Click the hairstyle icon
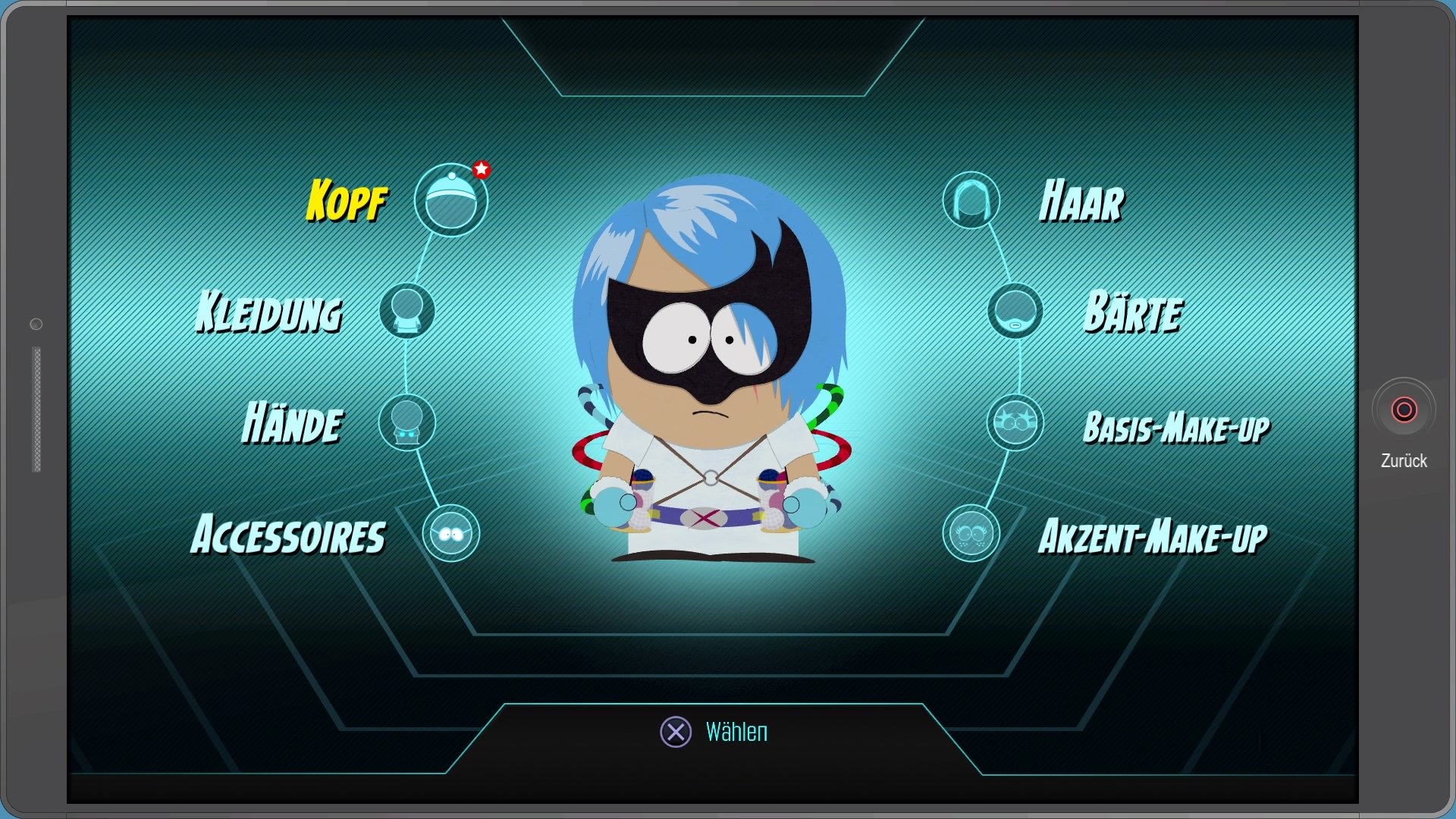The width and height of the screenshot is (1456, 819). click(971, 201)
